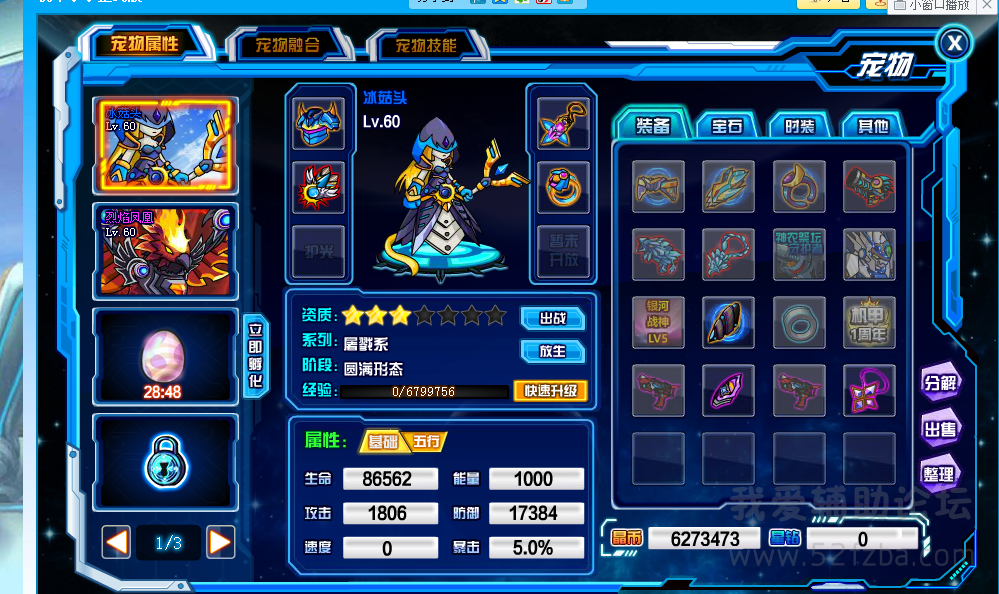Sort the bag using 整理

[x=940, y=474]
